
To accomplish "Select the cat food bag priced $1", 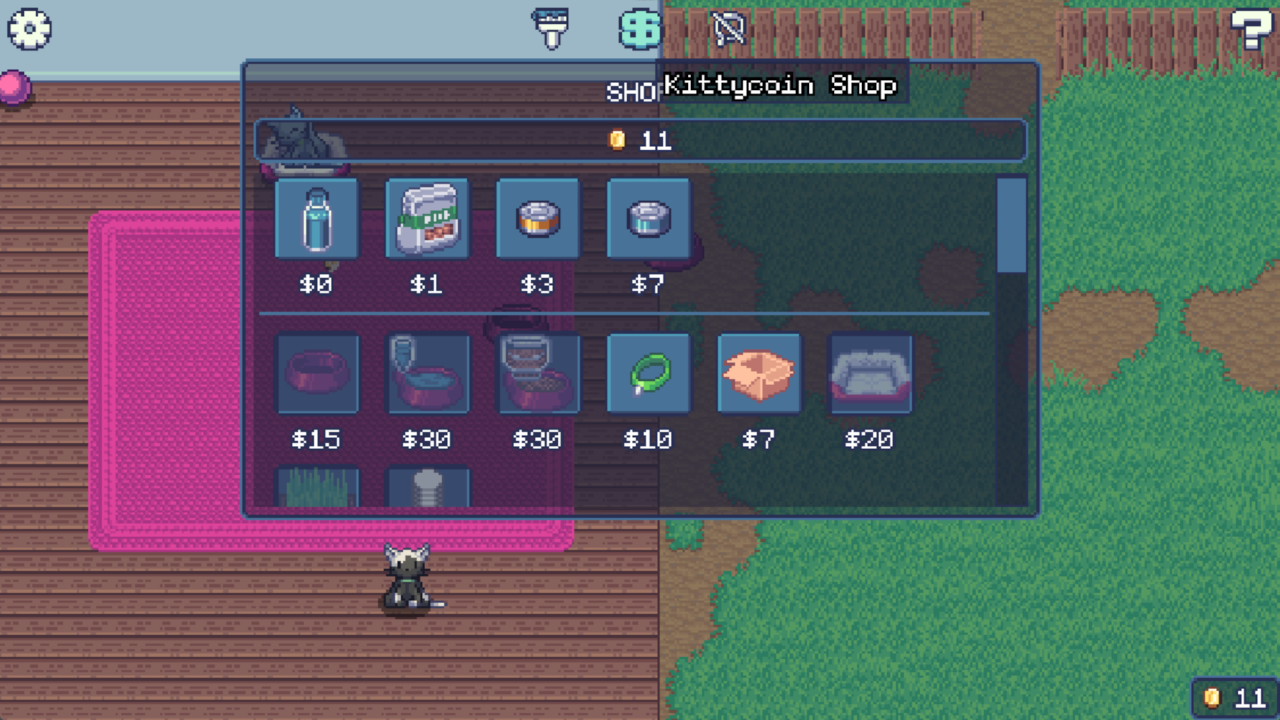I will (427, 218).
